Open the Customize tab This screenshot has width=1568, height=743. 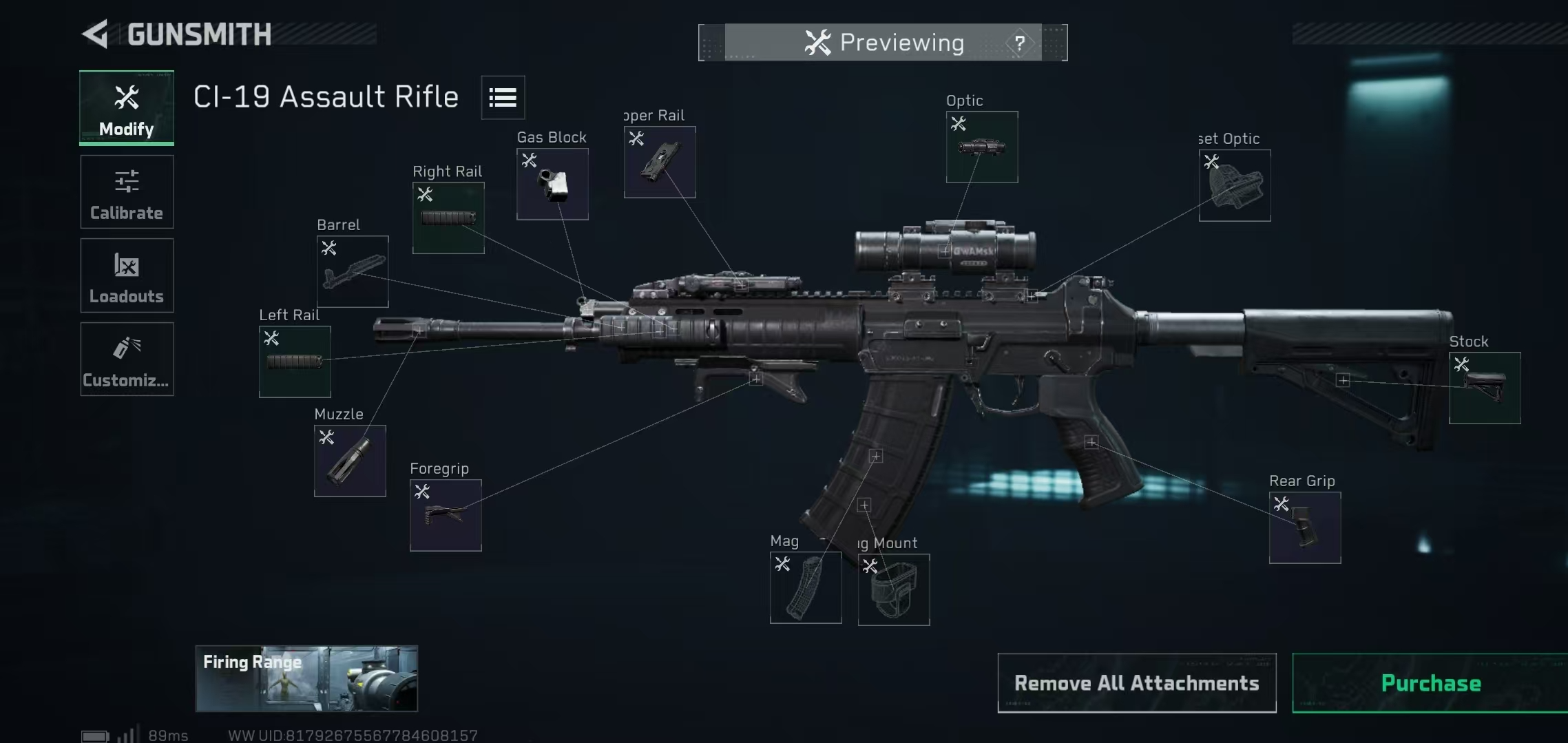(127, 359)
